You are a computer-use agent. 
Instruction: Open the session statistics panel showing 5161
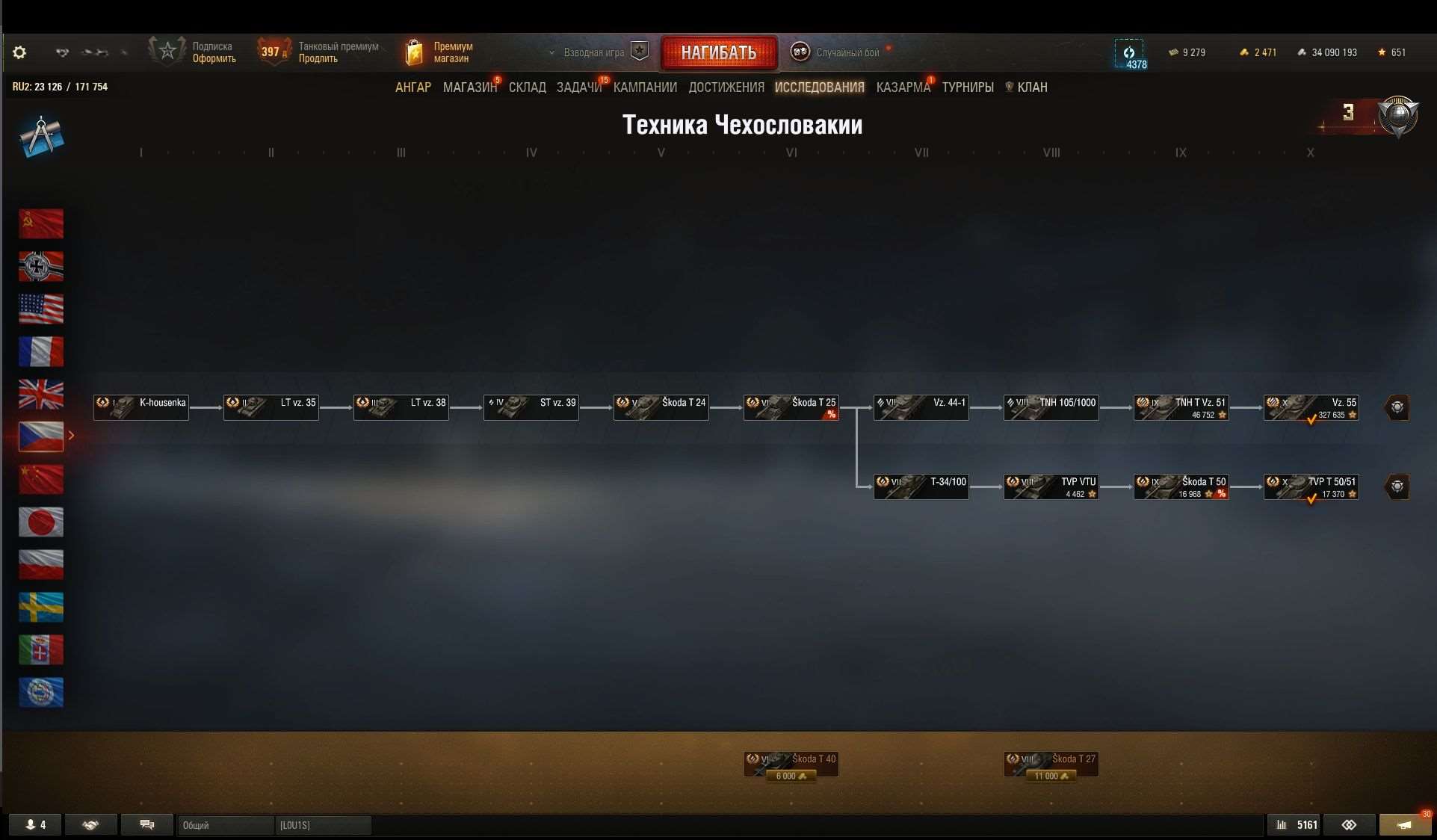coord(1294,824)
